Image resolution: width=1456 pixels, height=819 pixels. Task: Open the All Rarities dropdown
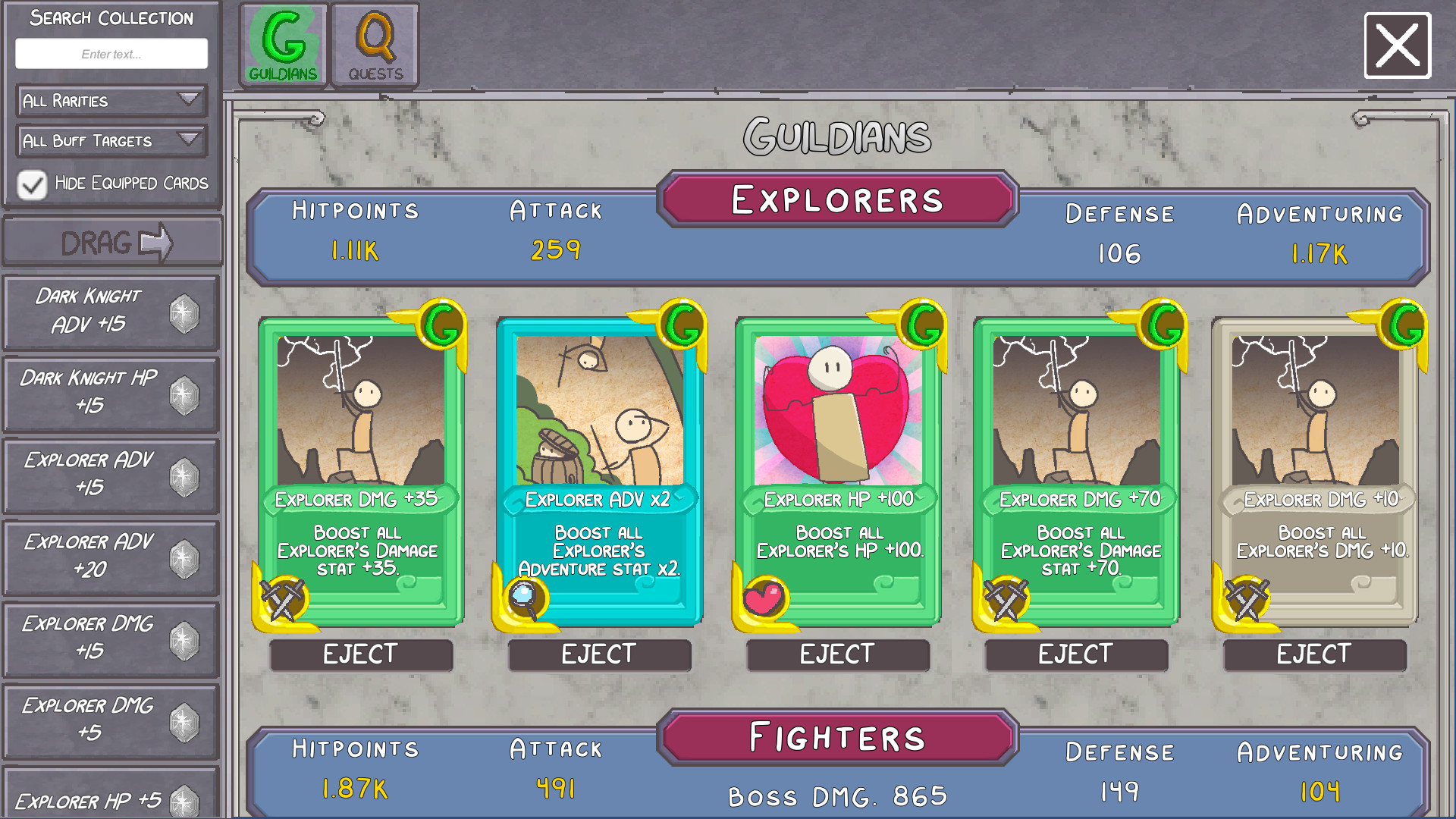[111, 101]
